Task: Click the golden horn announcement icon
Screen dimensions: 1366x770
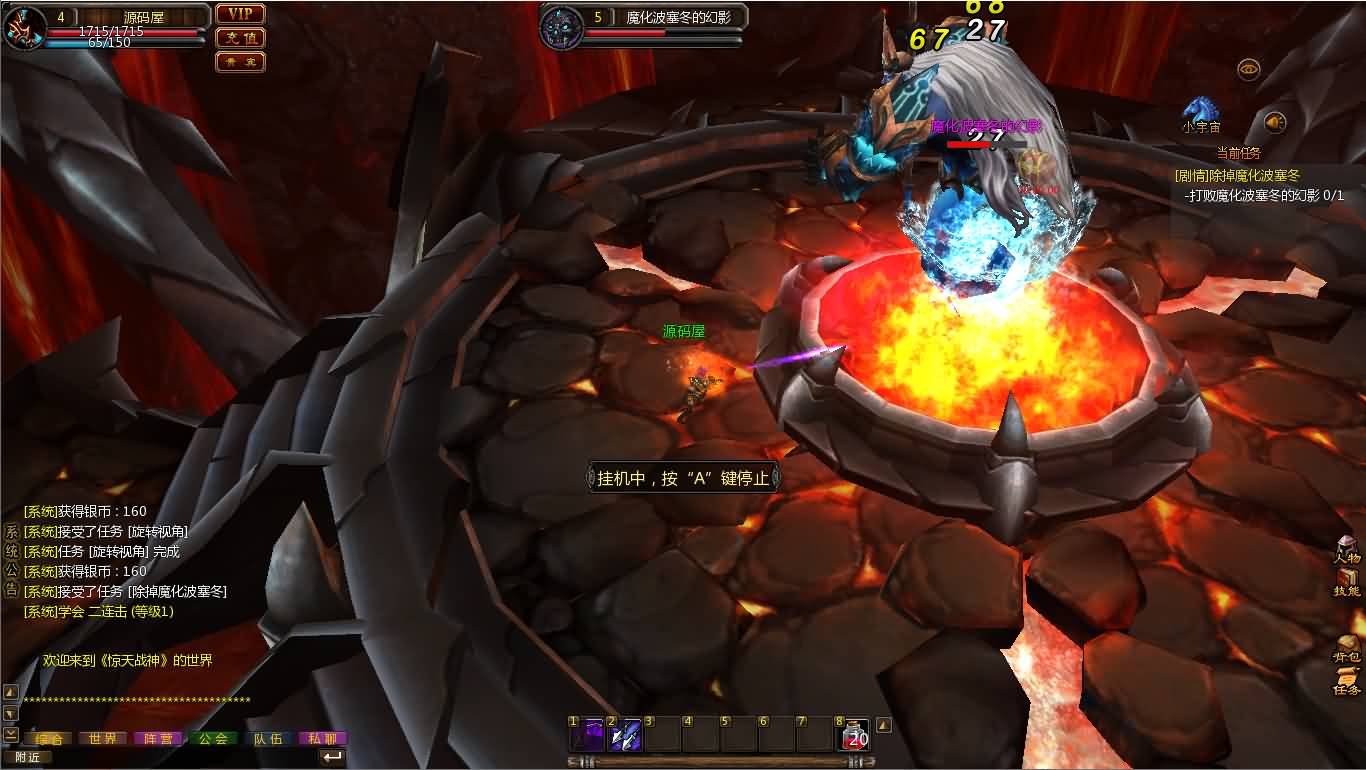Action: [x=1274, y=122]
